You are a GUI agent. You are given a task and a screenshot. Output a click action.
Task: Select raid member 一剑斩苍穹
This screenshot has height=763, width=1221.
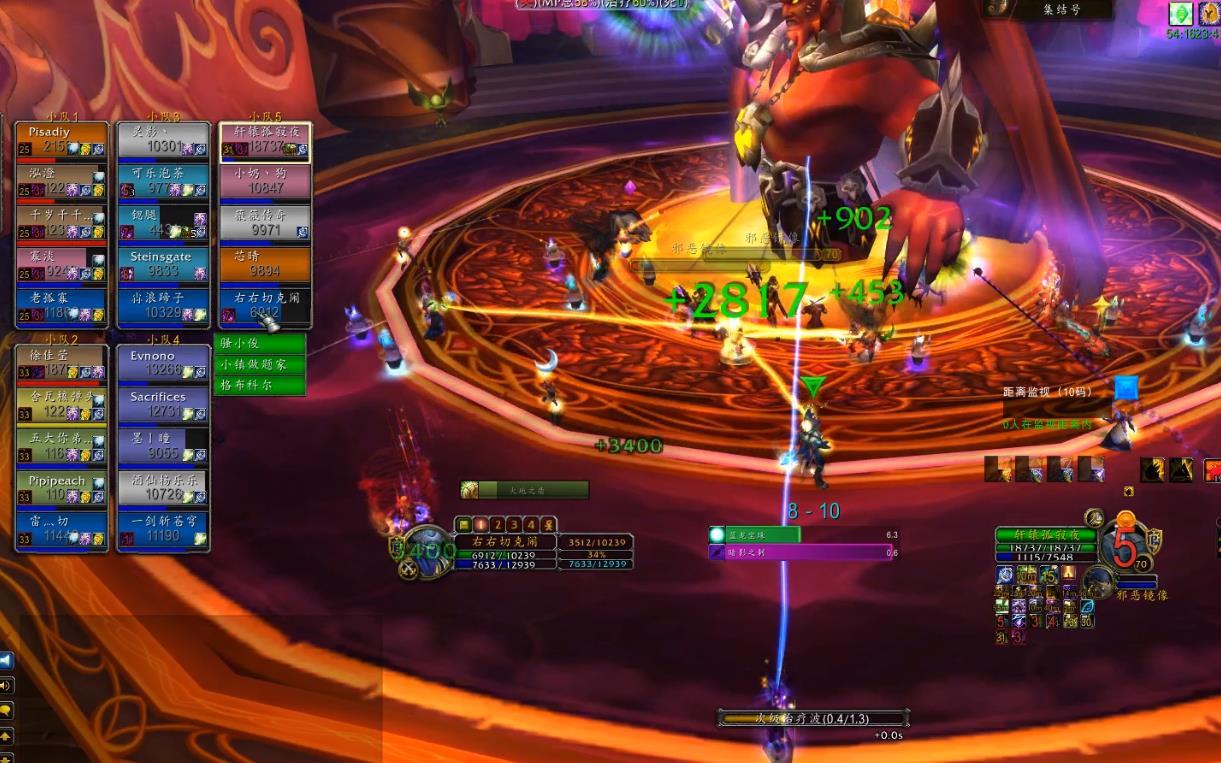pos(163,528)
